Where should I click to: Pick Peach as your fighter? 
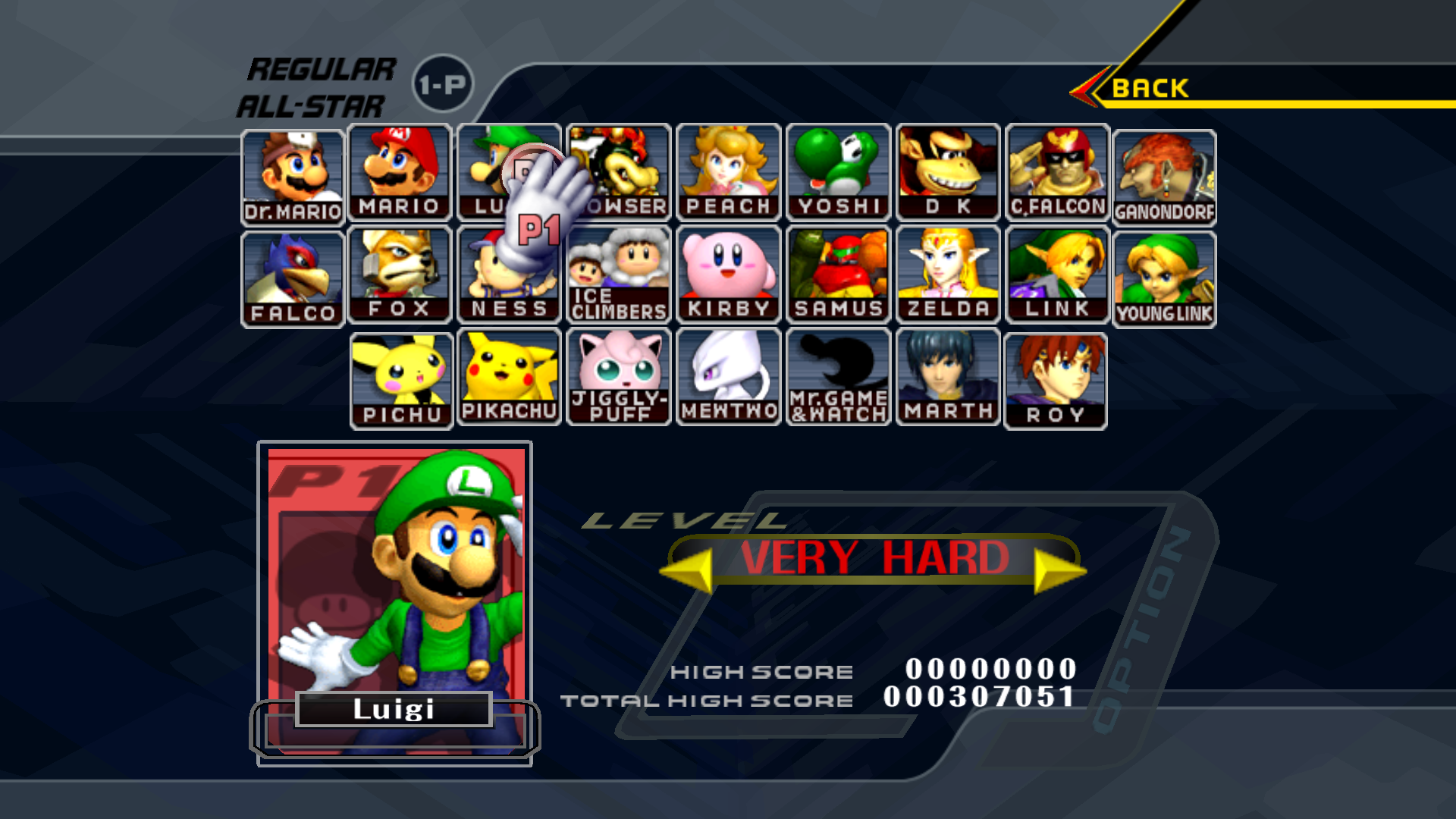point(728,174)
